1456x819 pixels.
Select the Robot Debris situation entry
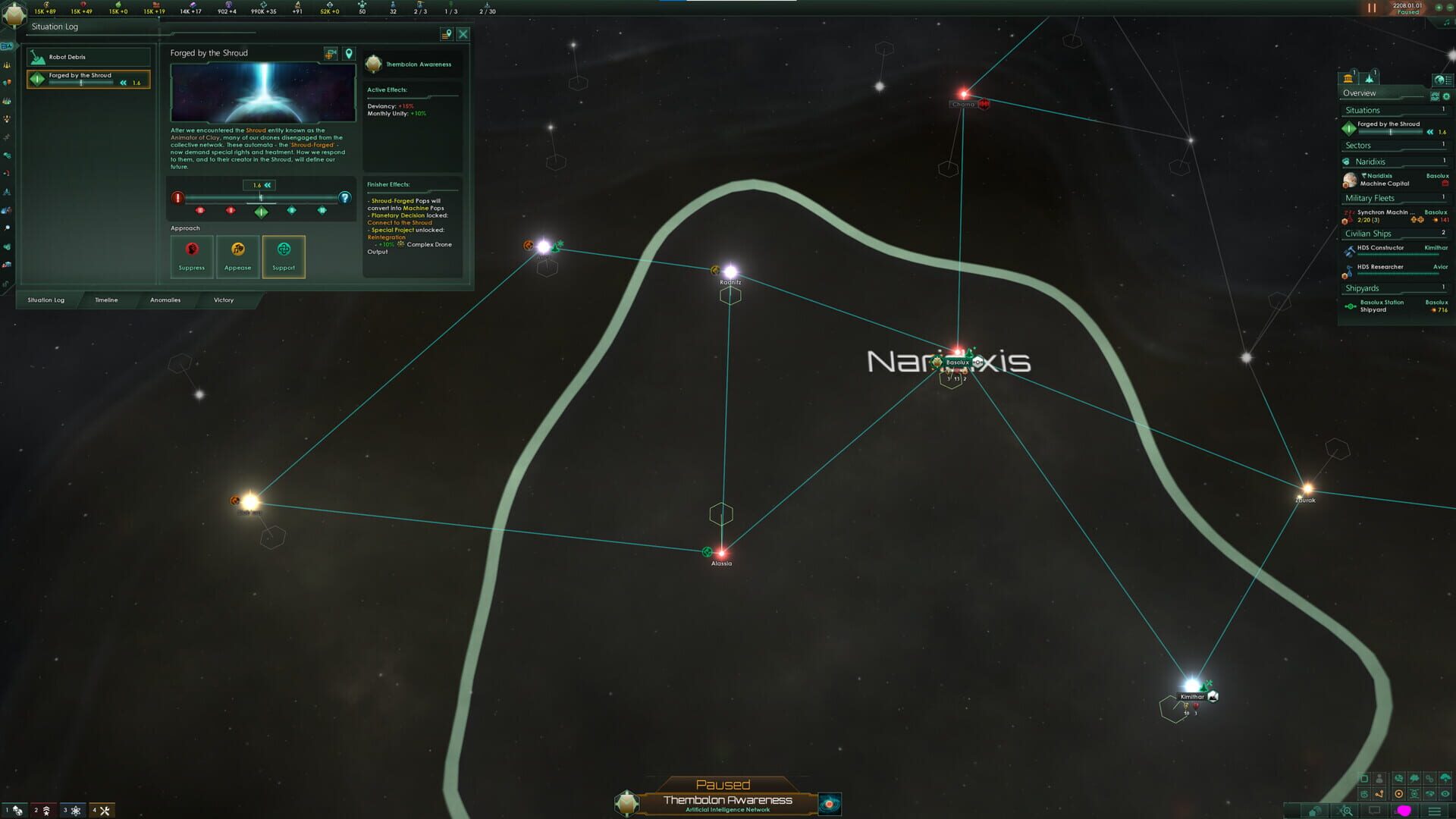coord(88,57)
